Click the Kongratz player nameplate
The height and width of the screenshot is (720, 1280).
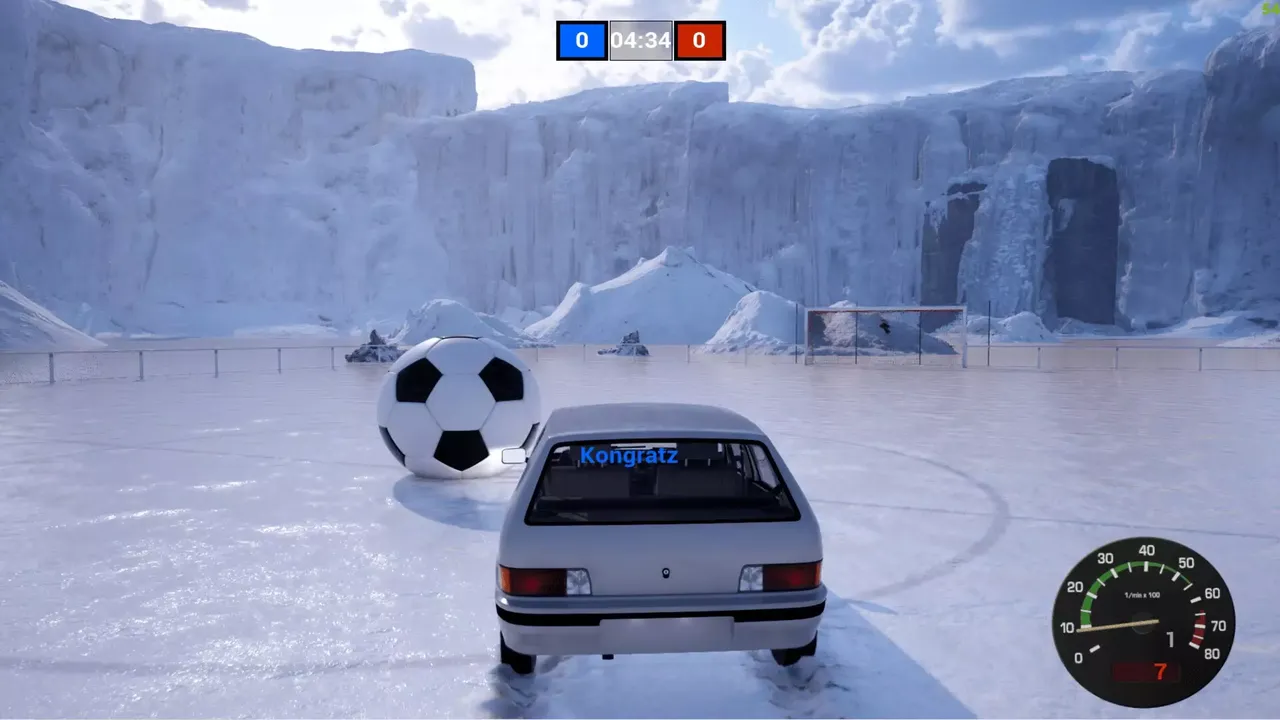629,454
